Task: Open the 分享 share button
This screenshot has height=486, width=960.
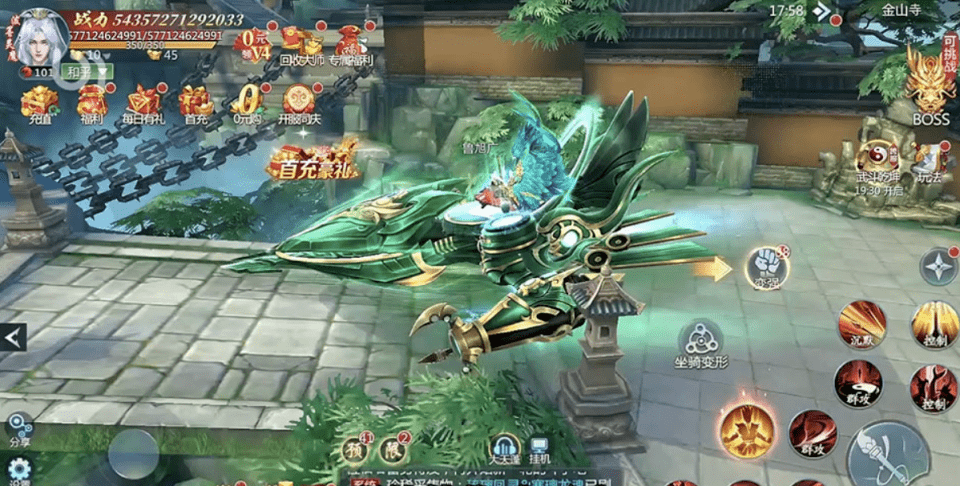Action: coord(18,431)
